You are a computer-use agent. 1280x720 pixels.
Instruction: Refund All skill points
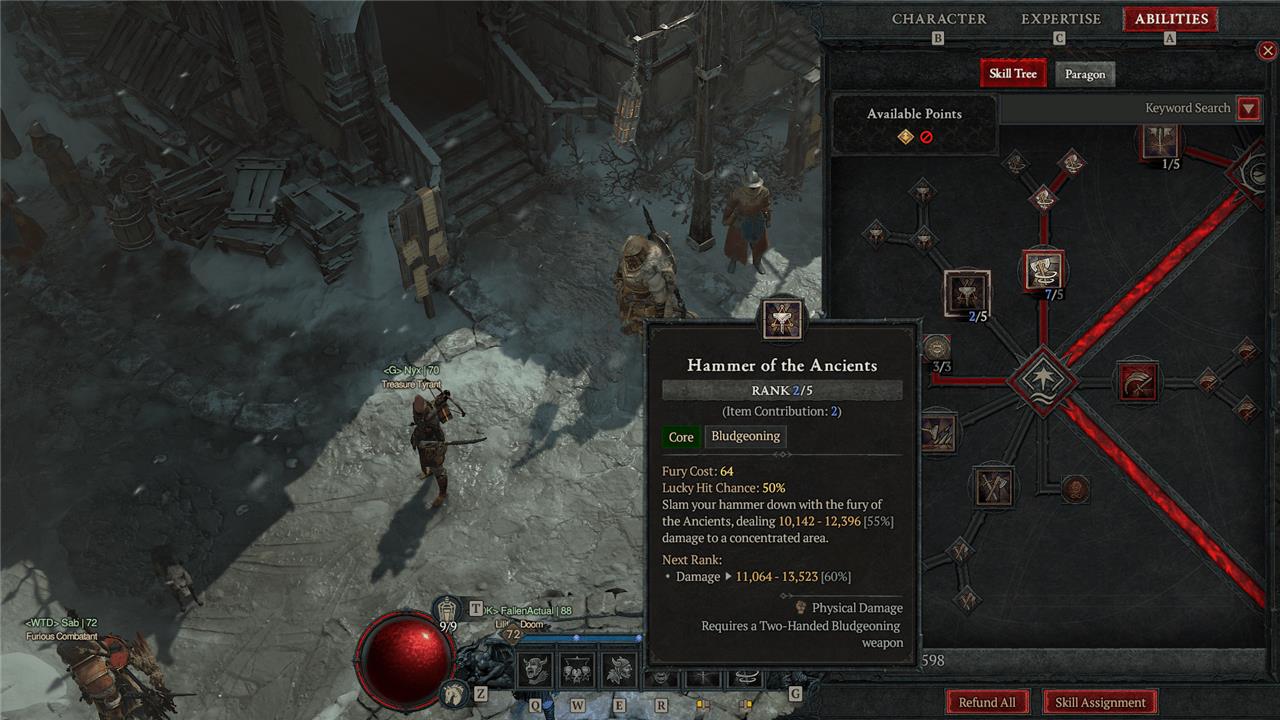coord(986,702)
